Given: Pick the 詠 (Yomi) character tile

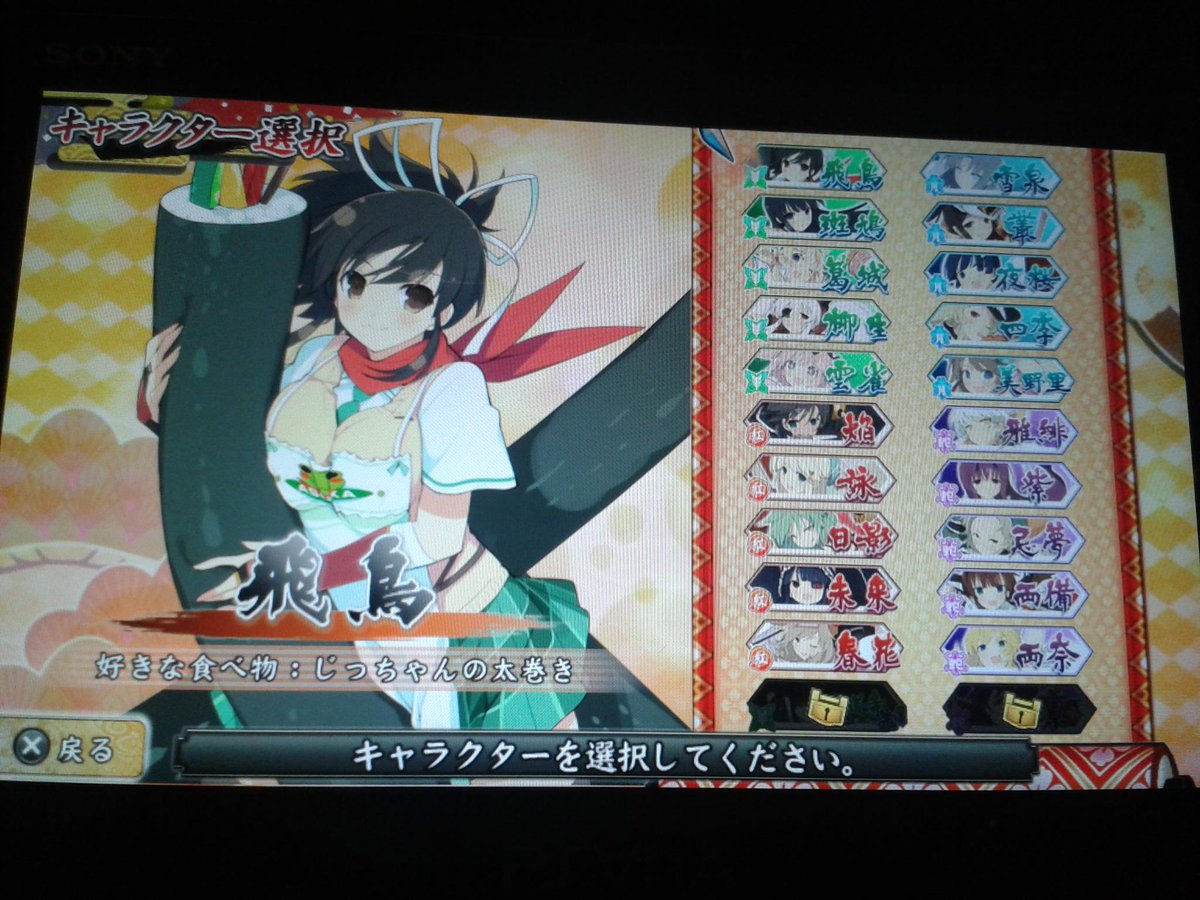Looking at the screenshot, I should click(820, 478).
